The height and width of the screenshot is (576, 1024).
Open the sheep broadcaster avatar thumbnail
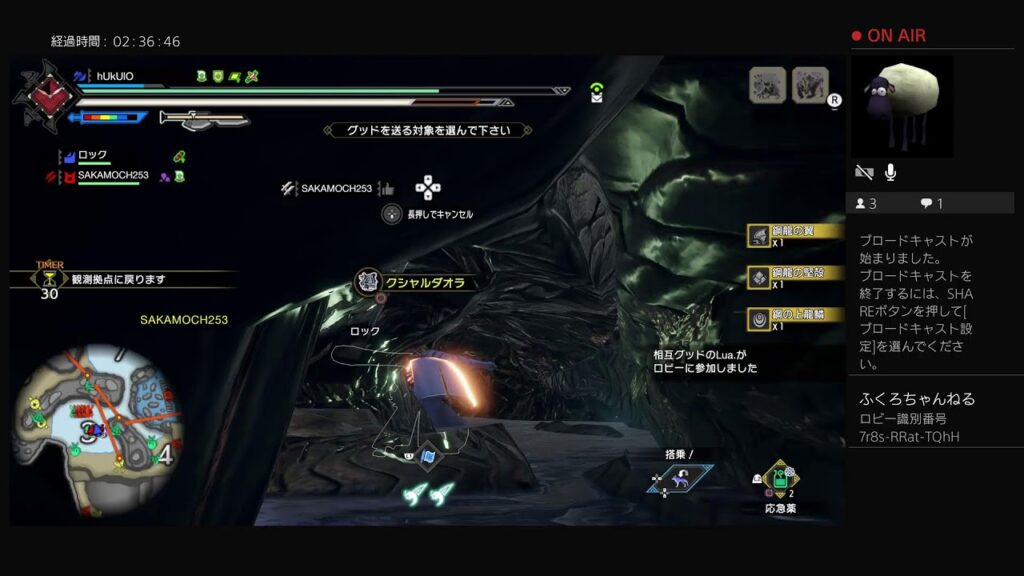901,106
